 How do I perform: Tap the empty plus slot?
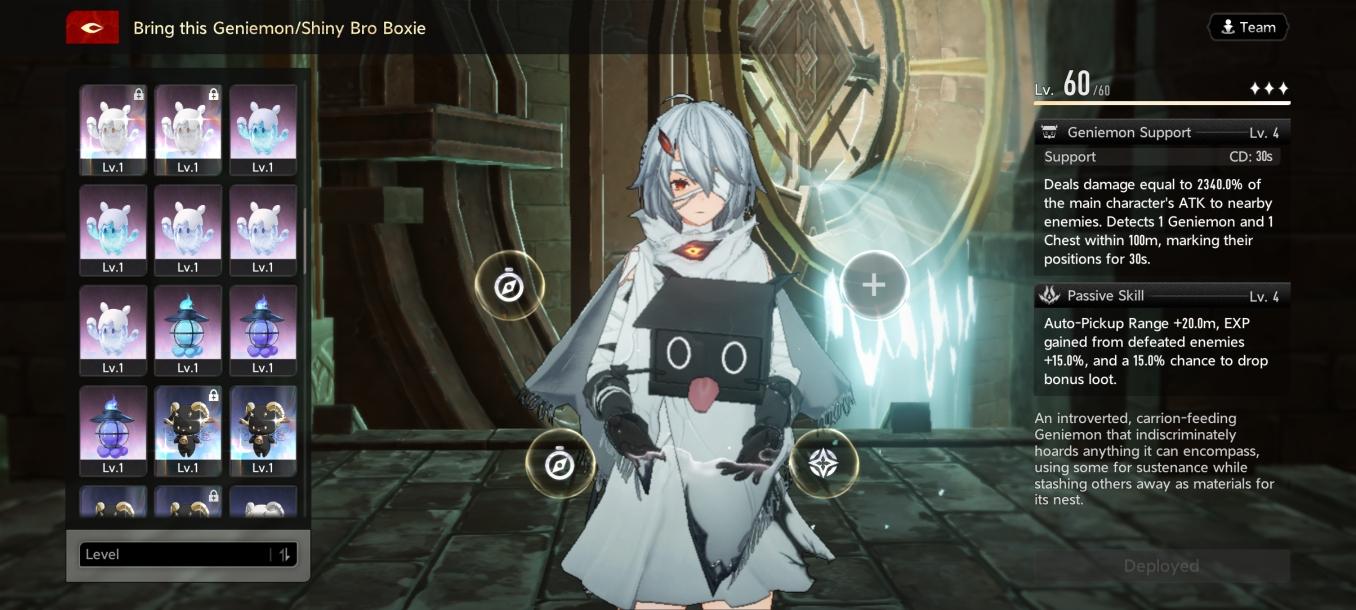pyautogui.click(x=874, y=286)
